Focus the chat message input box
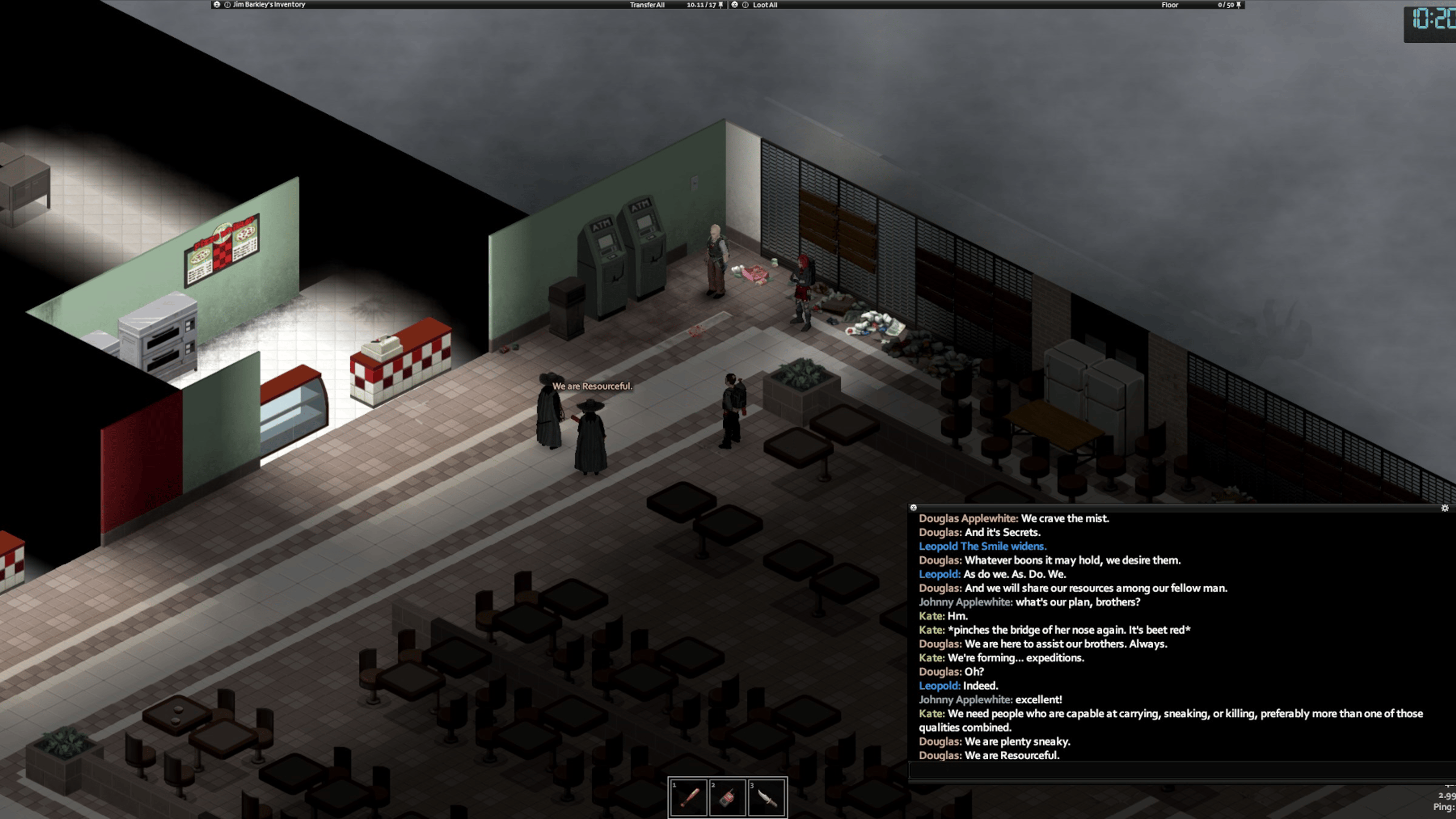The image size is (1456, 819). click(1175, 770)
